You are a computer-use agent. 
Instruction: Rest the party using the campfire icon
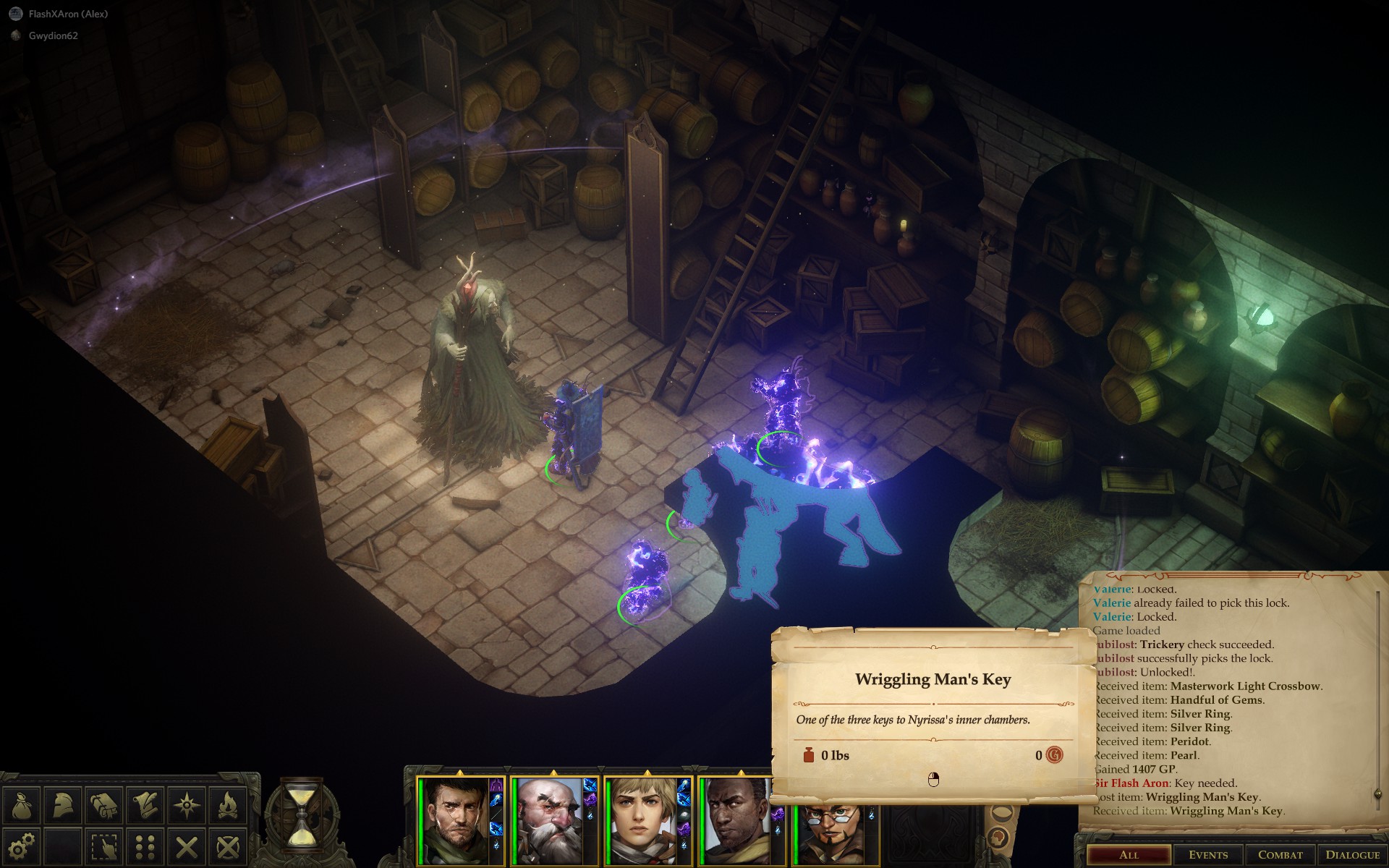[226, 805]
